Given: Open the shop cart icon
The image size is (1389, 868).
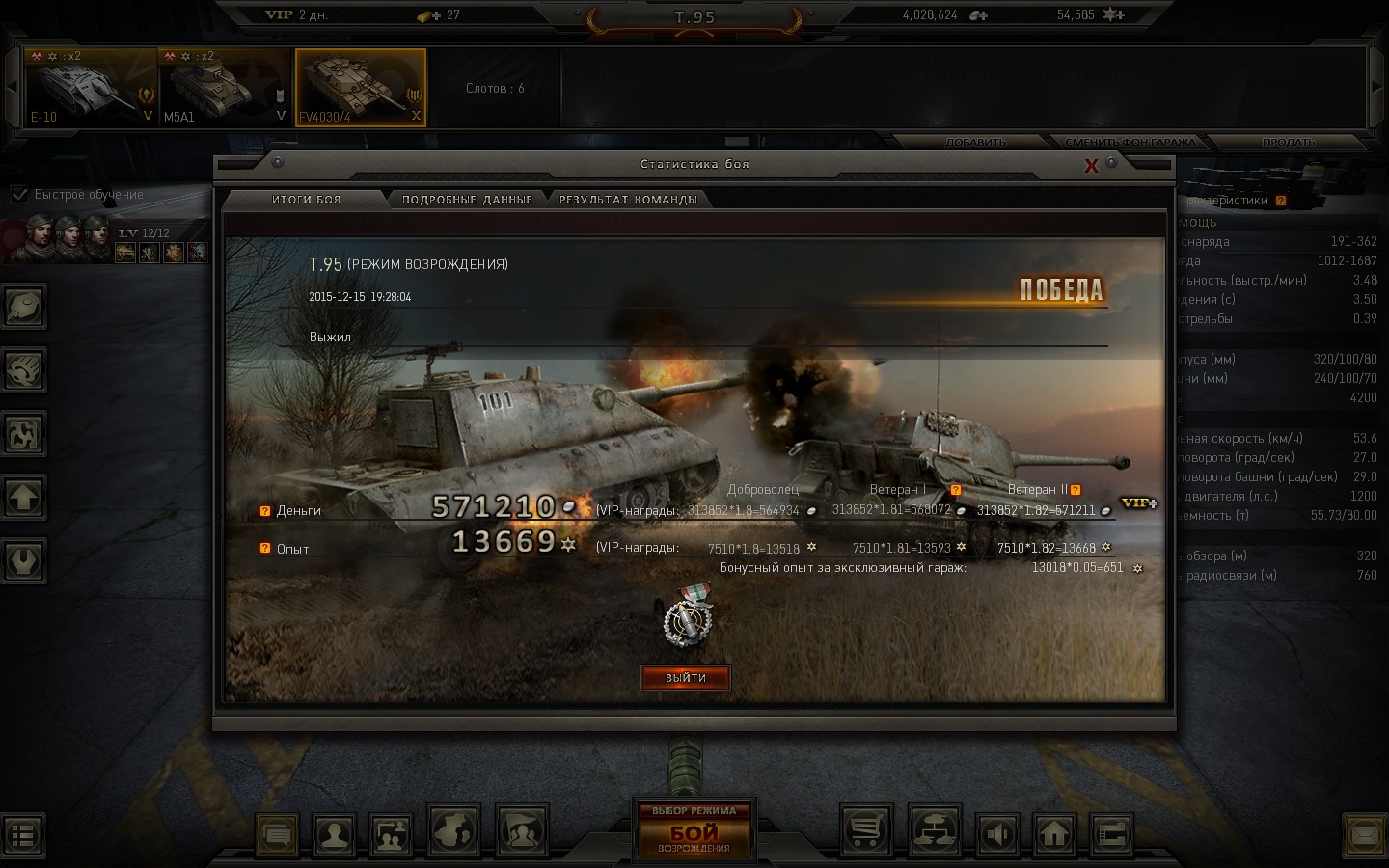Looking at the screenshot, I should click(866, 830).
